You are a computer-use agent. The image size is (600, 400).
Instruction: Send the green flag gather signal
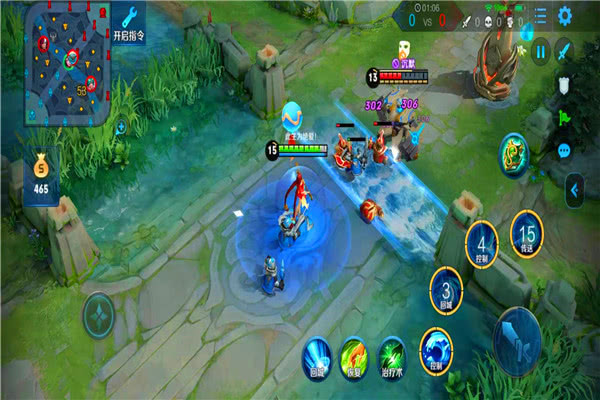[564, 117]
